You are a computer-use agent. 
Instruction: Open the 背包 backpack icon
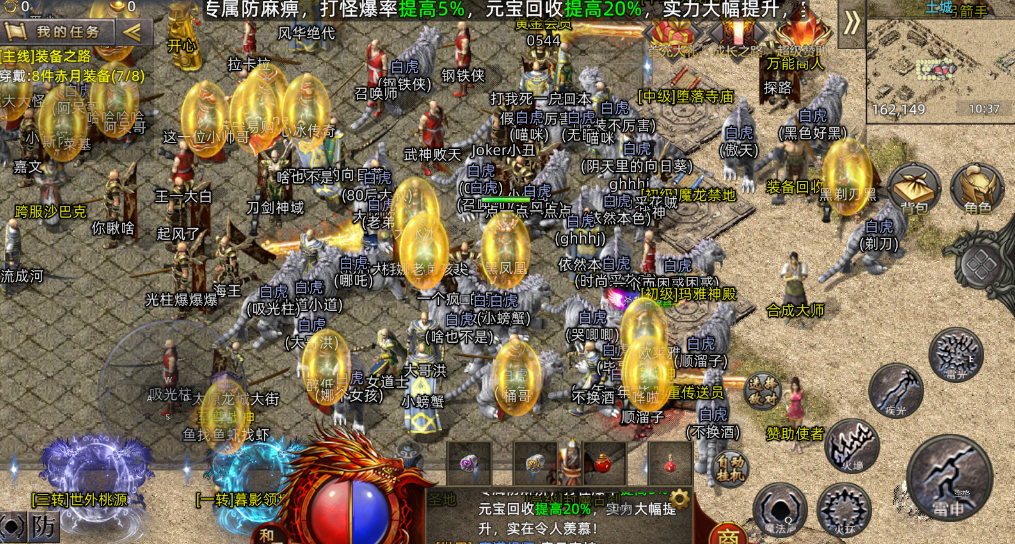tap(913, 186)
